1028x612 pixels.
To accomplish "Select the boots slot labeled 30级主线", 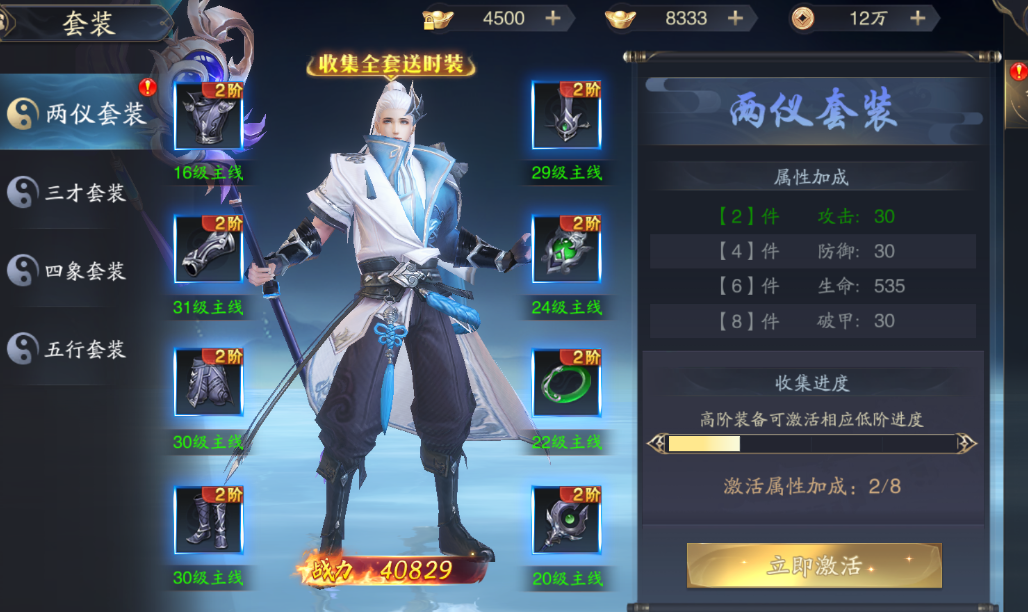I will coord(209,520).
